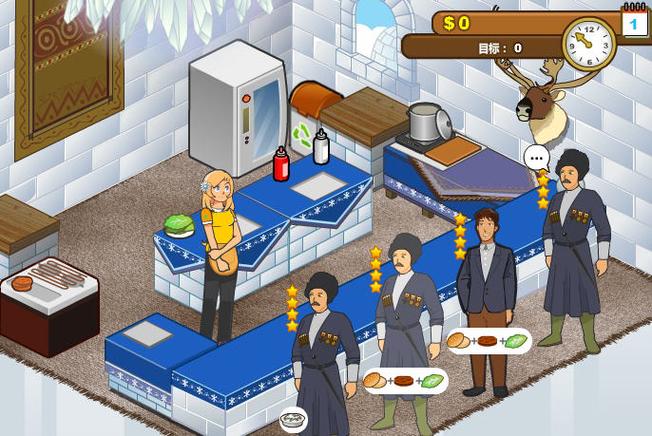Viewport: 652px width, 436px height.
Task: Pick the red ketchup bottle
Action: (281, 163)
